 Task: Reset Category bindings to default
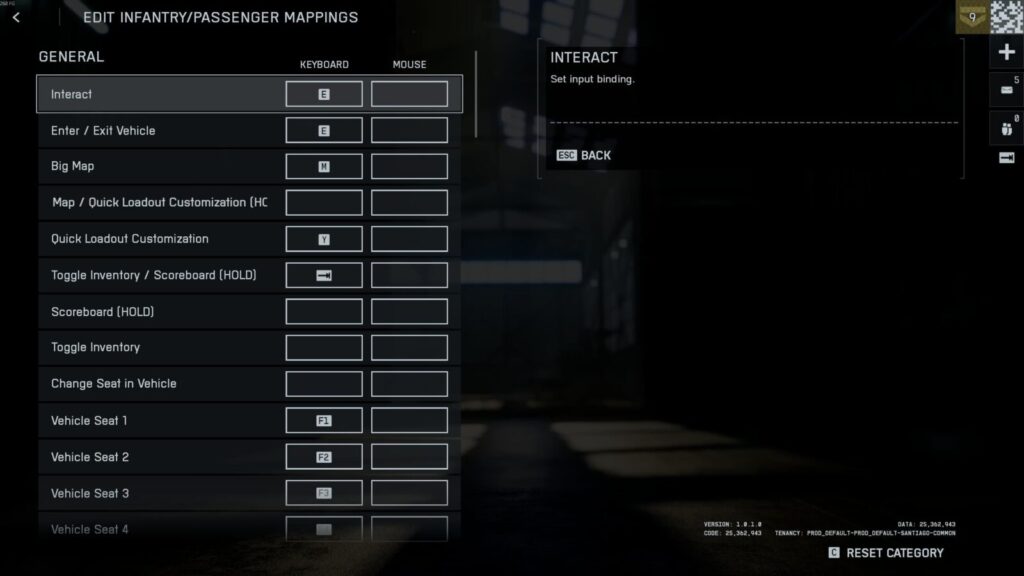point(885,553)
